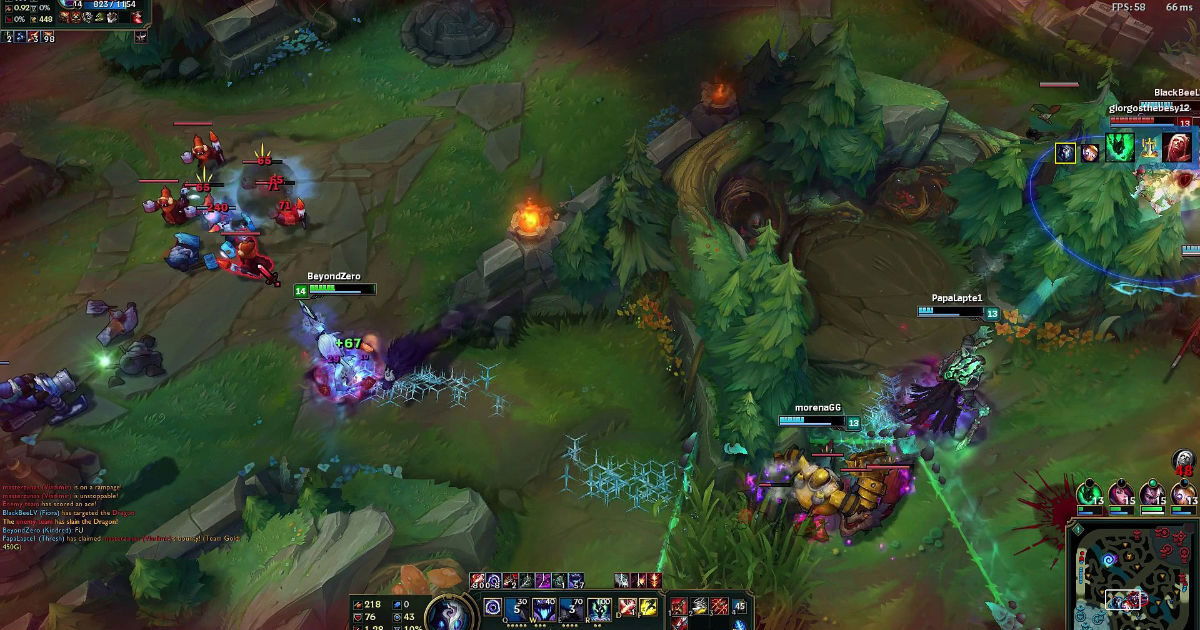
Task: Activate the Q ability icon
Action: [518, 608]
